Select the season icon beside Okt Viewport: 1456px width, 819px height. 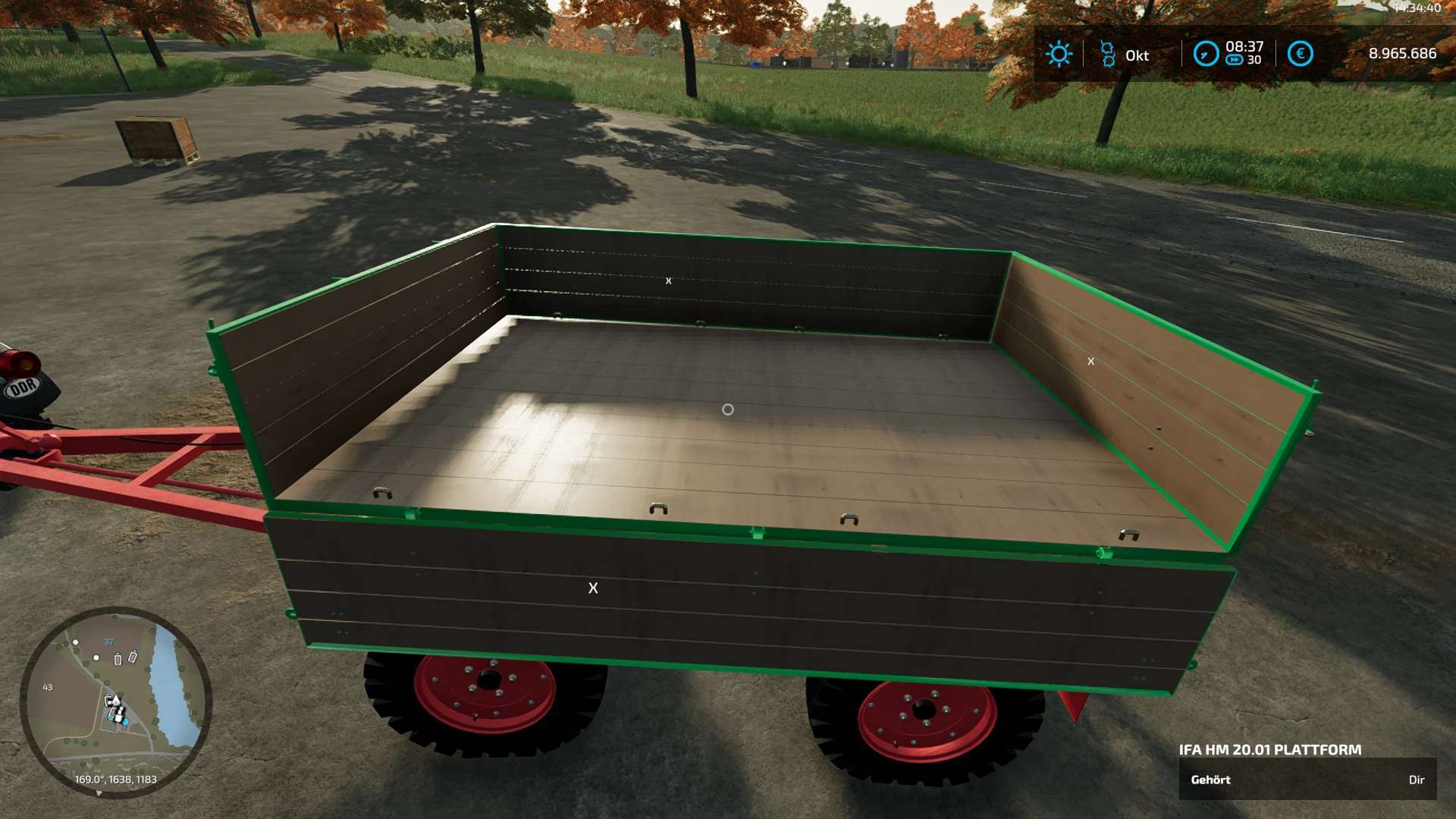tap(1107, 54)
